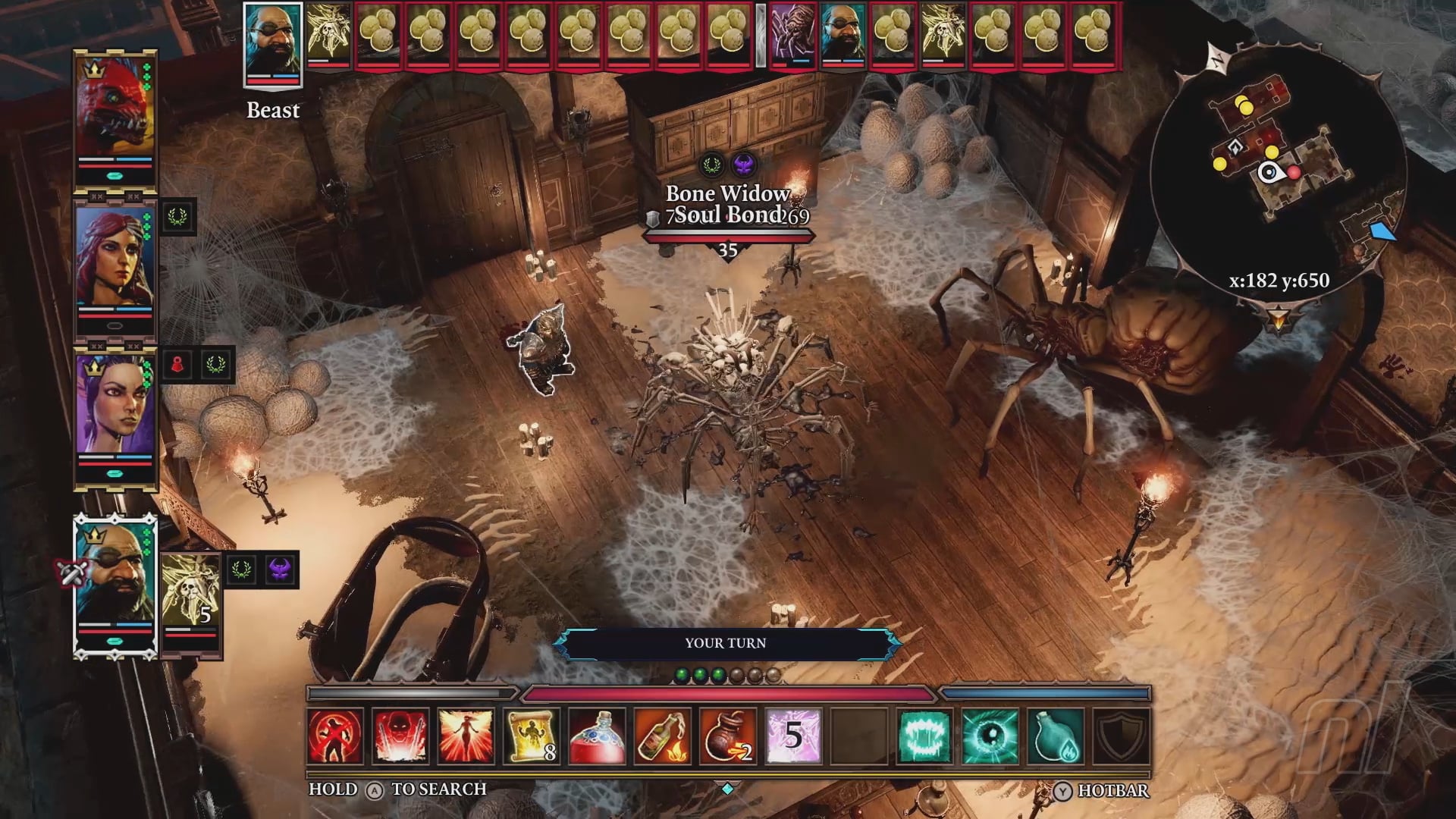Activate the glowing winged figure skill
Screen dimensions: 1456x819
click(x=466, y=736)
